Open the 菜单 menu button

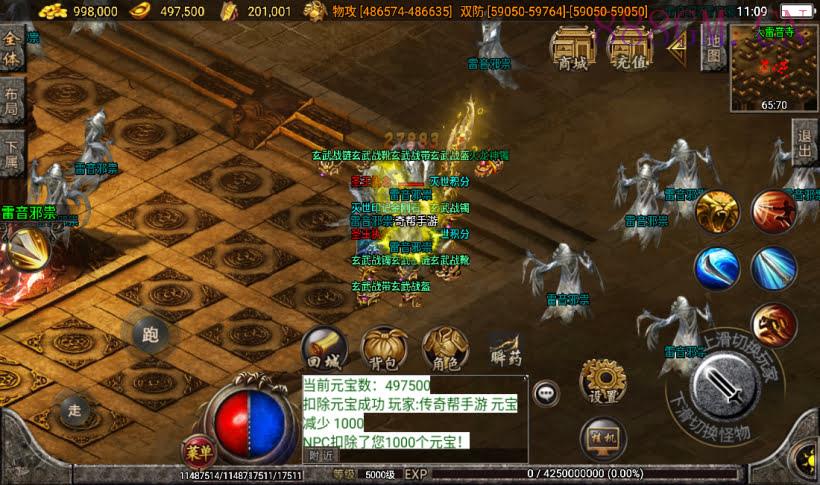[x=197, y=451]
